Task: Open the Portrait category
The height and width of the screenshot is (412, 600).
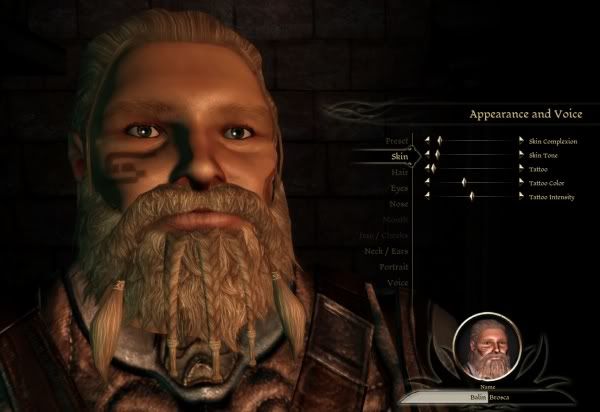Action: coord(392,267)
